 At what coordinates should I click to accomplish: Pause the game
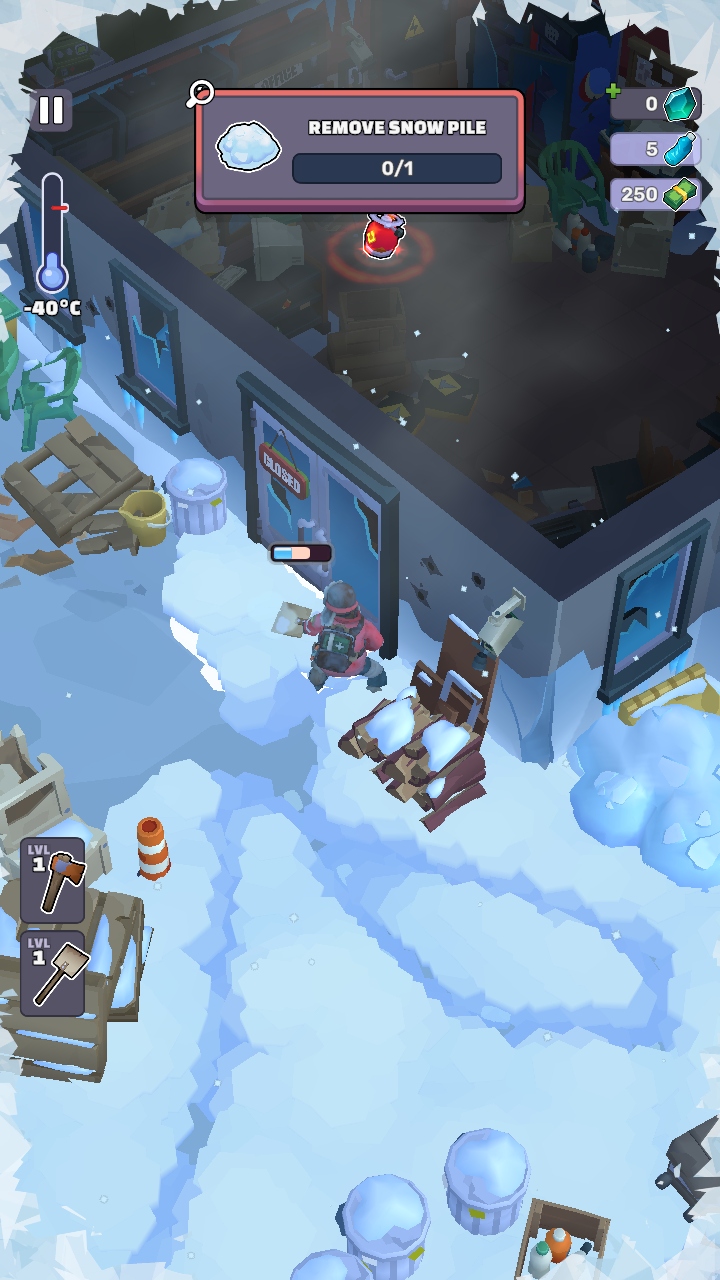[x=51, y=110]
